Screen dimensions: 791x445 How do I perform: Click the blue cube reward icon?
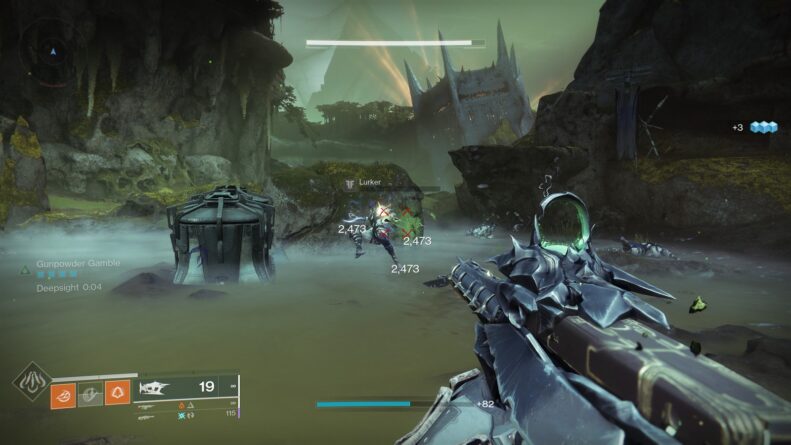[x=764, y=127]
